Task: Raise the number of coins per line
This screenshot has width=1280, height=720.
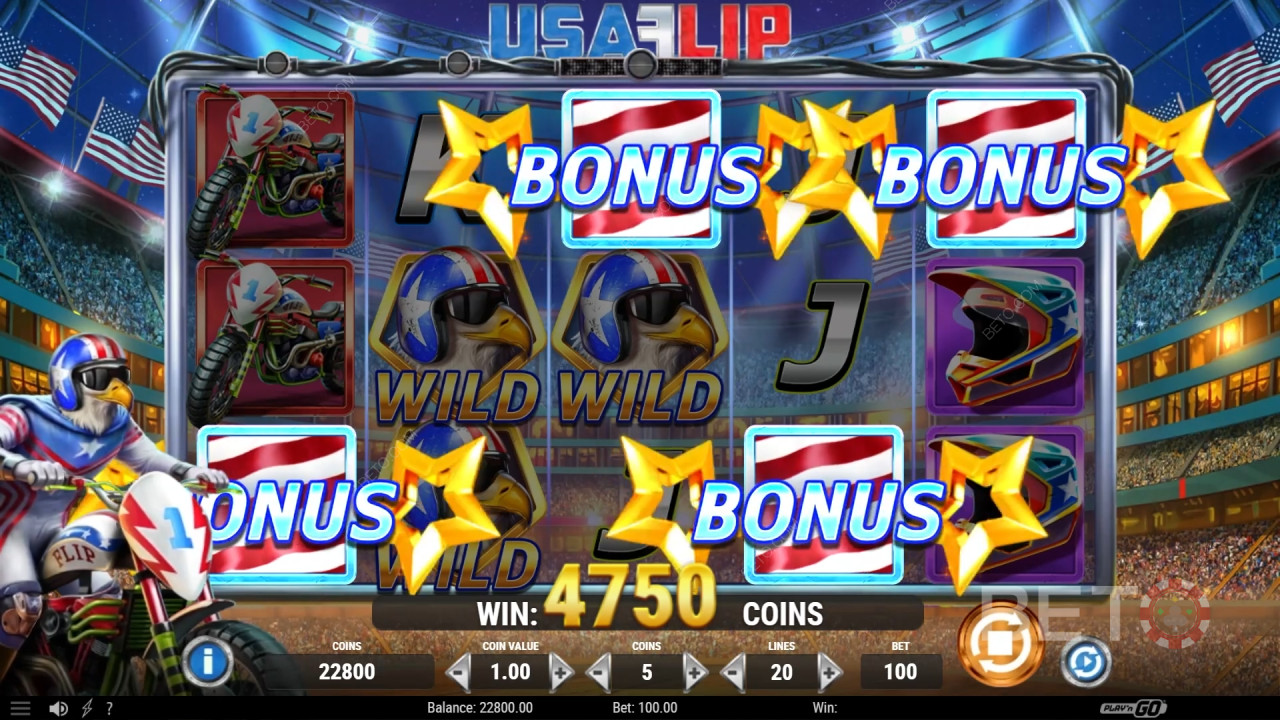Action: tap(695, 672)
